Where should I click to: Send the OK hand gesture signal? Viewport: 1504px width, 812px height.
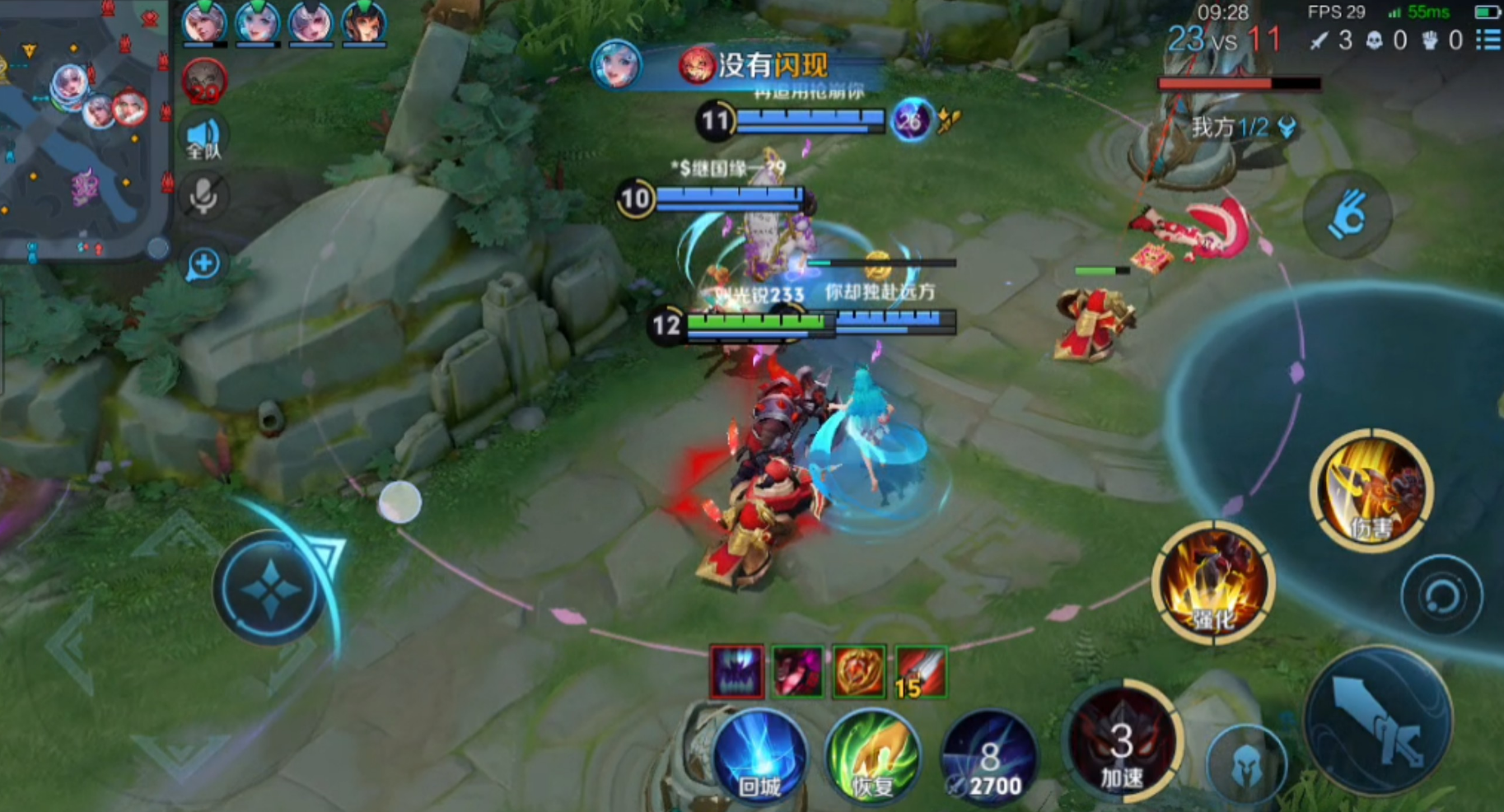(x=1348, y=215)
